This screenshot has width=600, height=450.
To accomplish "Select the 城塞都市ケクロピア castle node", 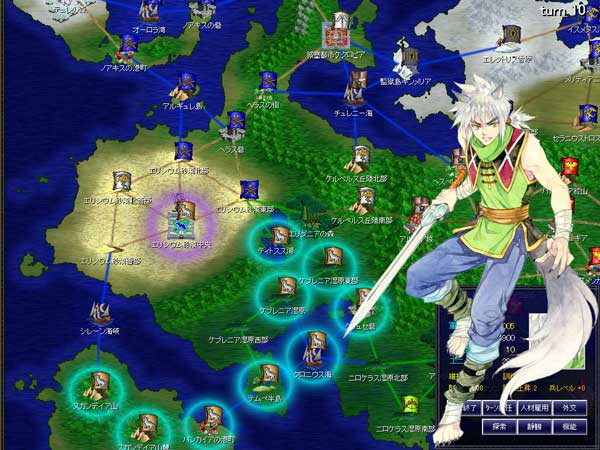I will 341,25.
